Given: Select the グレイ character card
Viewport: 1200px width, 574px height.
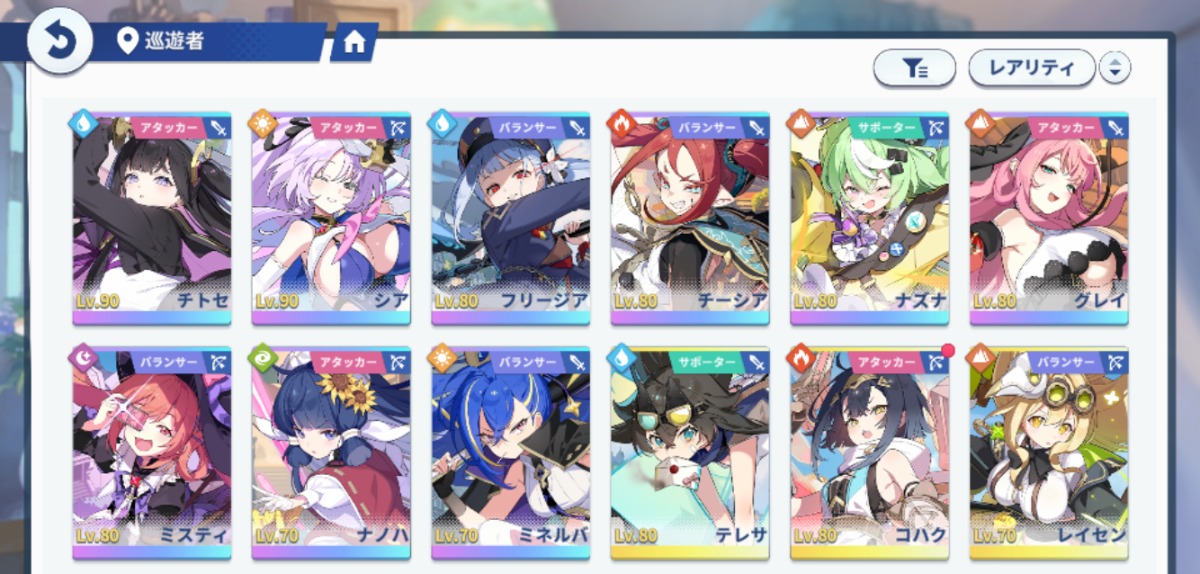Looking at the screenshot, I should (1049, 218).
